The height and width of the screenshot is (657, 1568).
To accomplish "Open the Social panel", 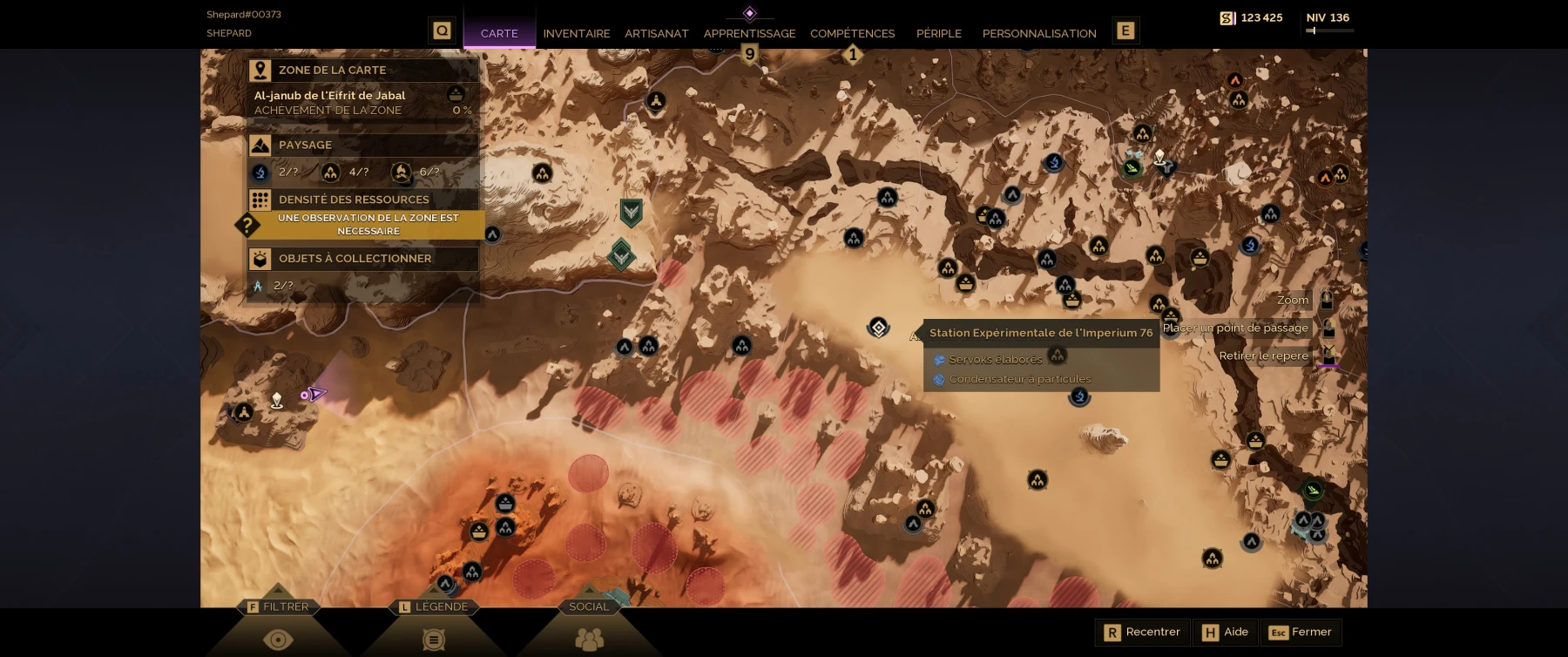I will coord(589,626).
